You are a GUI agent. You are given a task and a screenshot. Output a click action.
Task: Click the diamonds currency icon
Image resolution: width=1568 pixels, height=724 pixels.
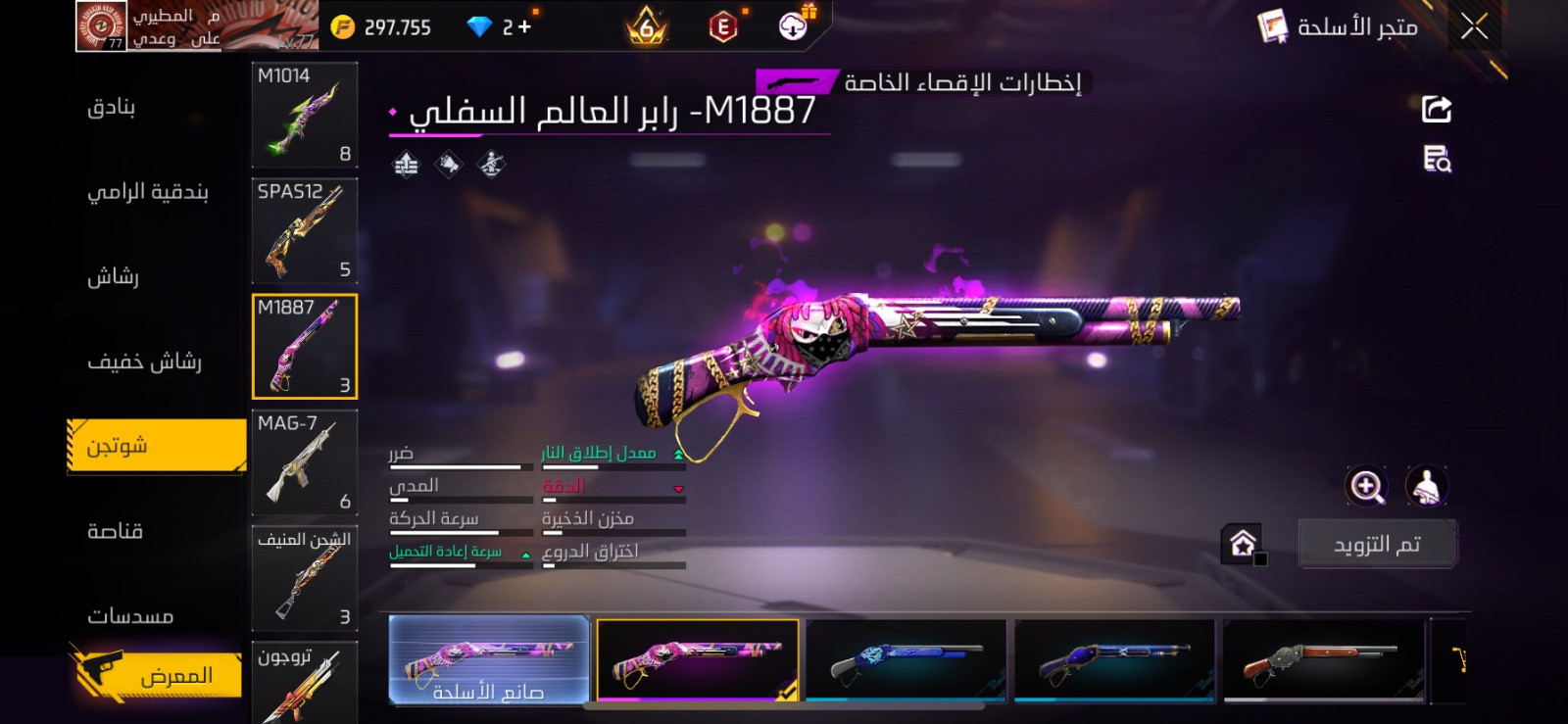[x=477, y=26]
